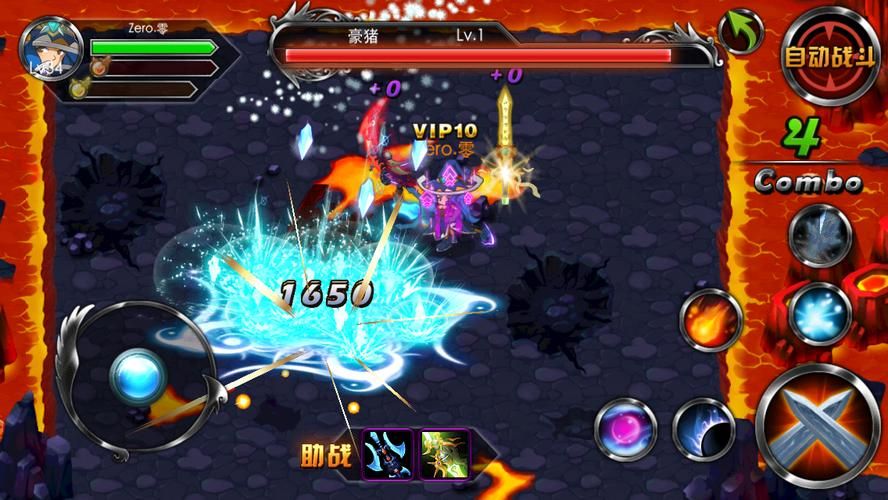Trigger the purple orb skill
Viewport: 888px width, 500px height.
(626, 429)
